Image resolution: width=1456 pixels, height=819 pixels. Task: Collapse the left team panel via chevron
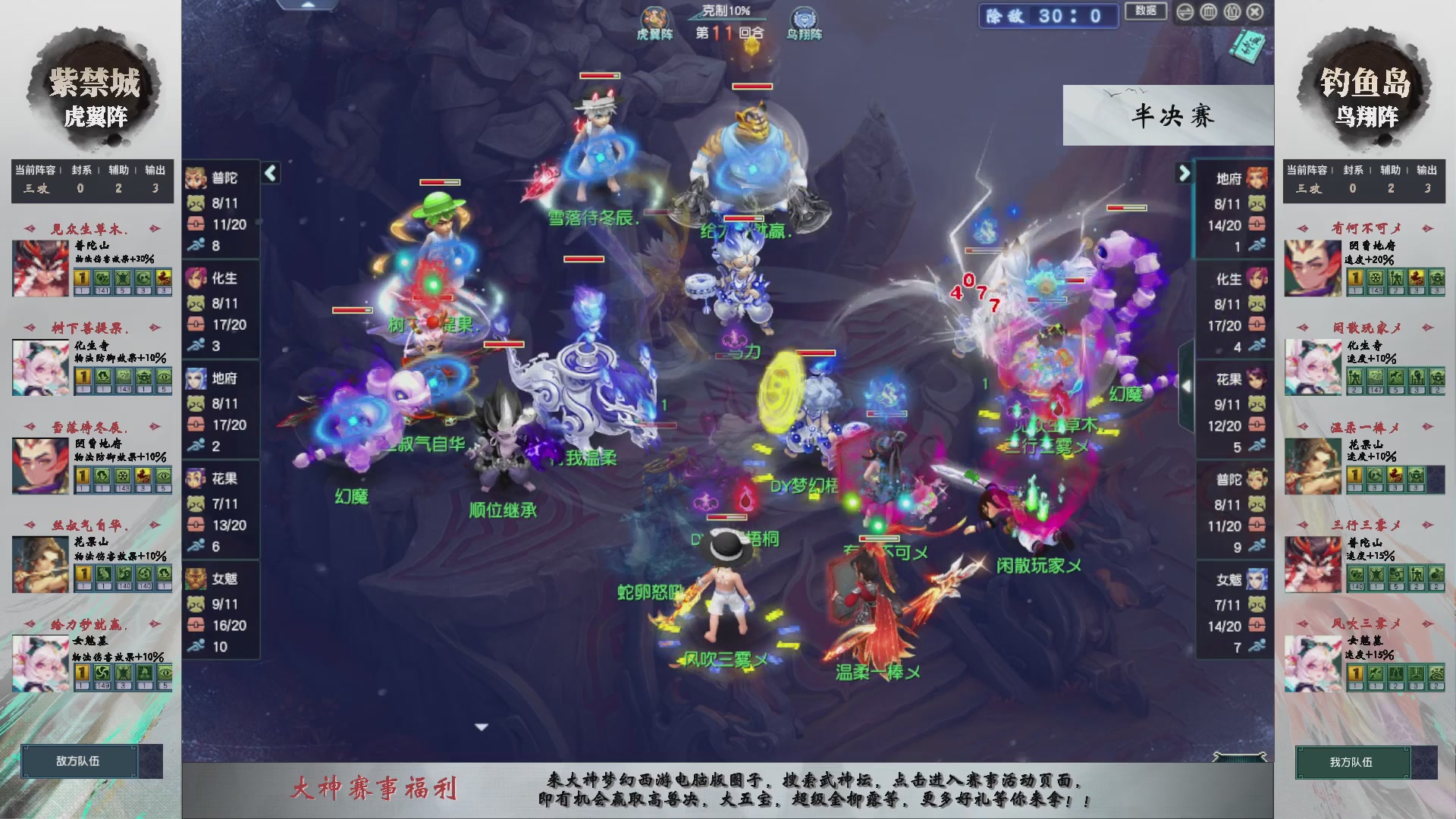point(269,173)
